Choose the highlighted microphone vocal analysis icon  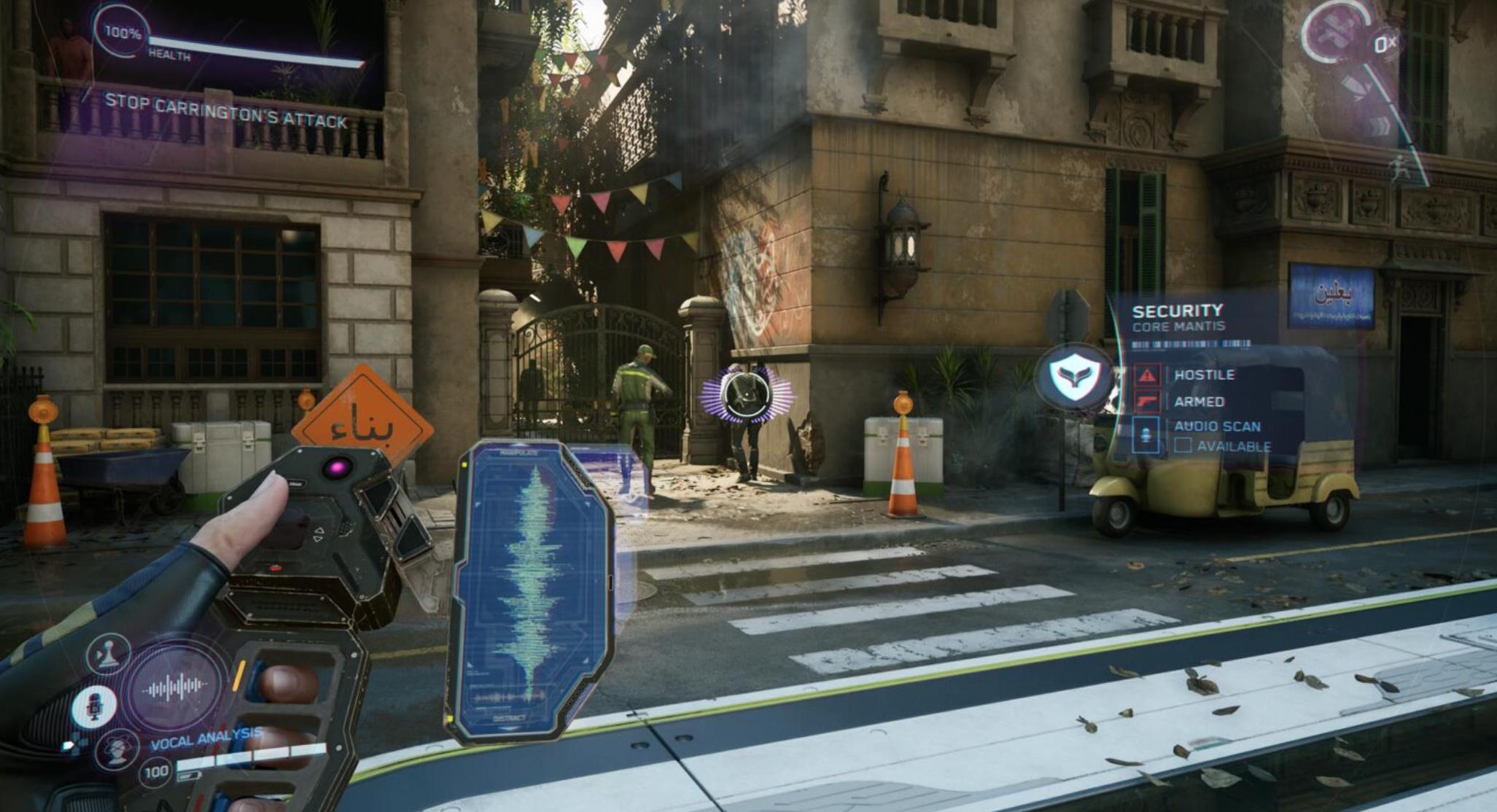tap(94, 706)
